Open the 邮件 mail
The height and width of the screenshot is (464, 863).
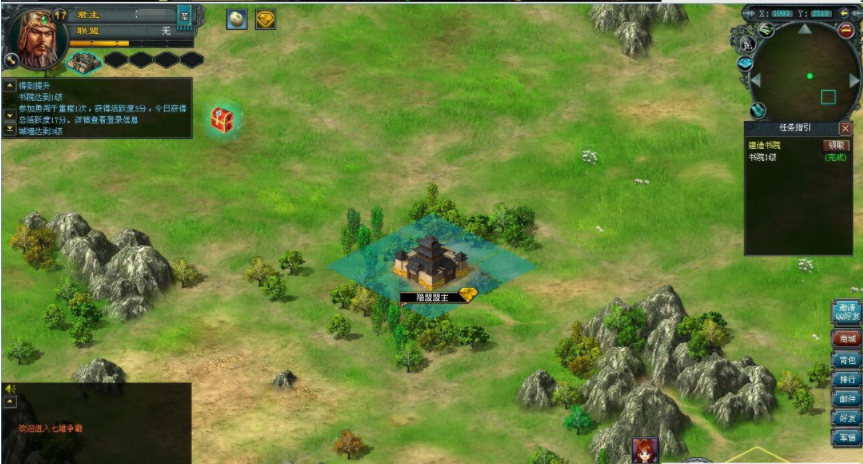tap(846, 398)
